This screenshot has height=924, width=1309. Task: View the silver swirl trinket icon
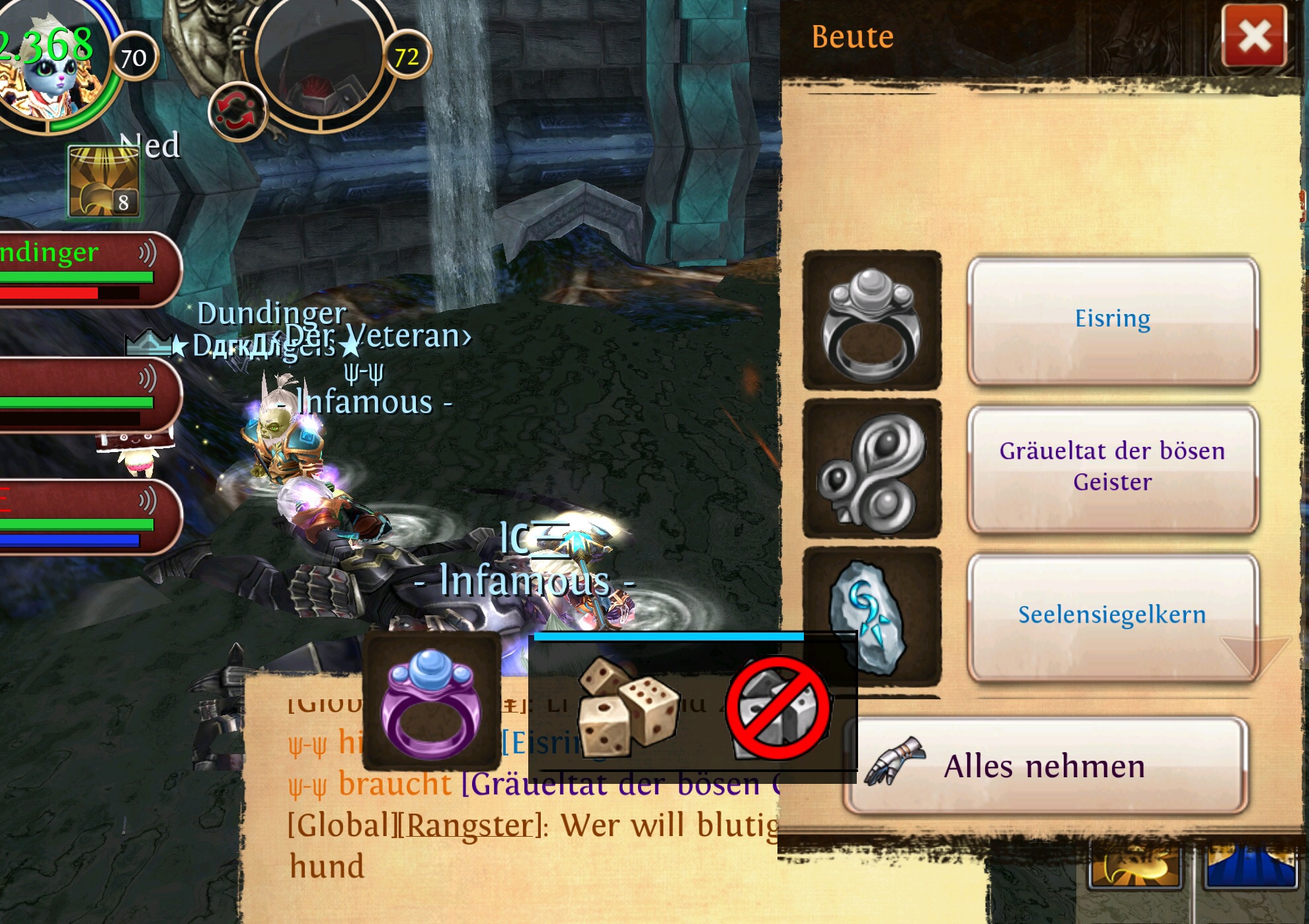(x=871, y=469)
